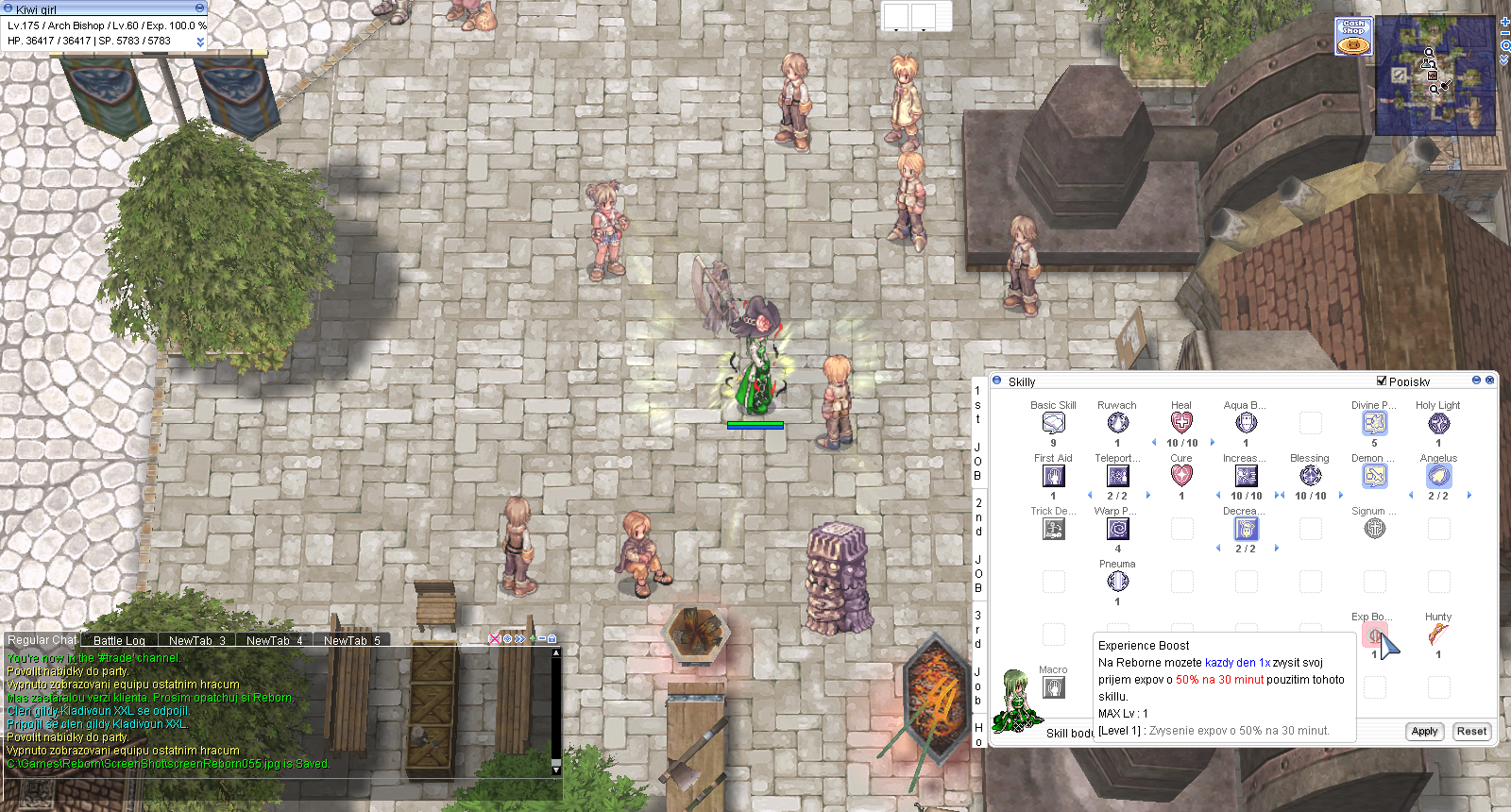Zoom in the minimap with the plus button
Image resolution: width=1511 pixels, height=812 pixels.
[1504, 22]
